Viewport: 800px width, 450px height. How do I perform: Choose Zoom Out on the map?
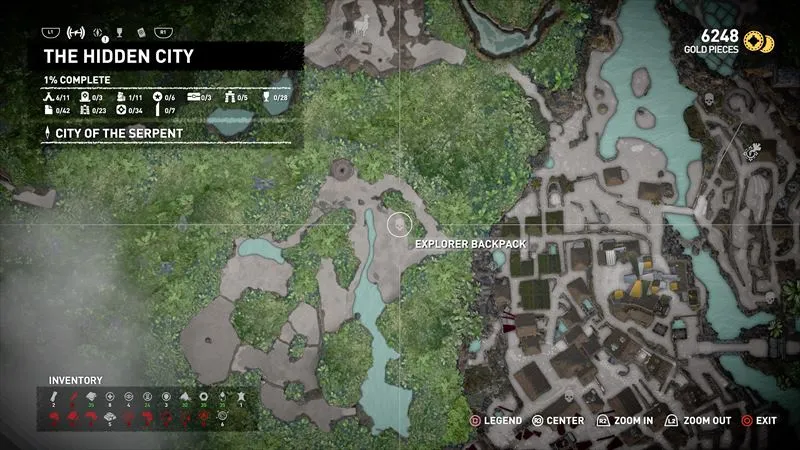[x=699, y=421]
